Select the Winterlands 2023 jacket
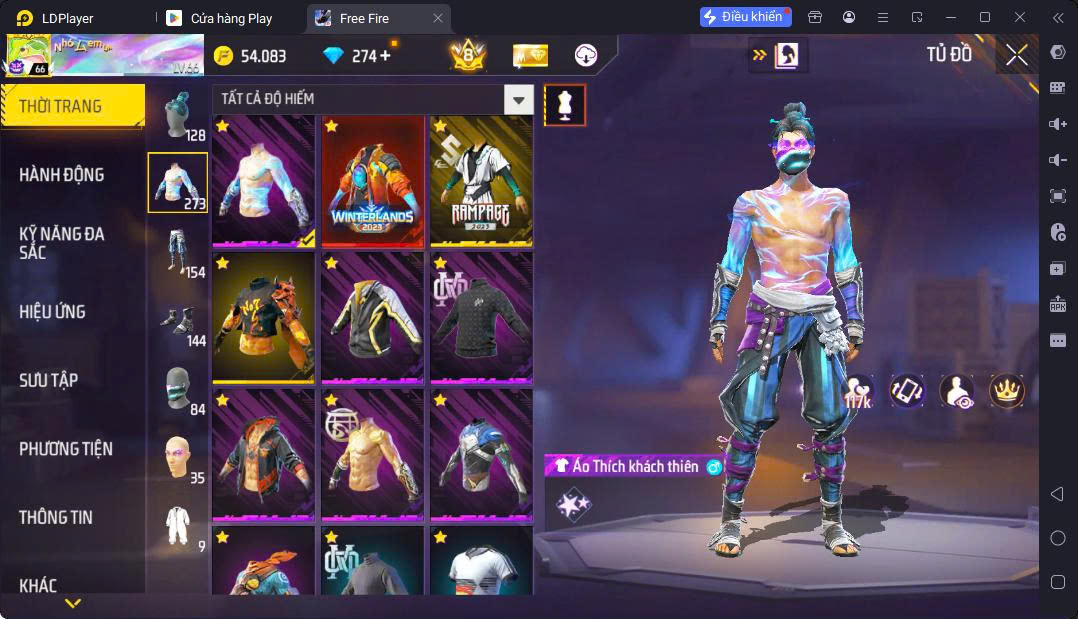This screenshot has width=1078, height=619. click(372, 181)
